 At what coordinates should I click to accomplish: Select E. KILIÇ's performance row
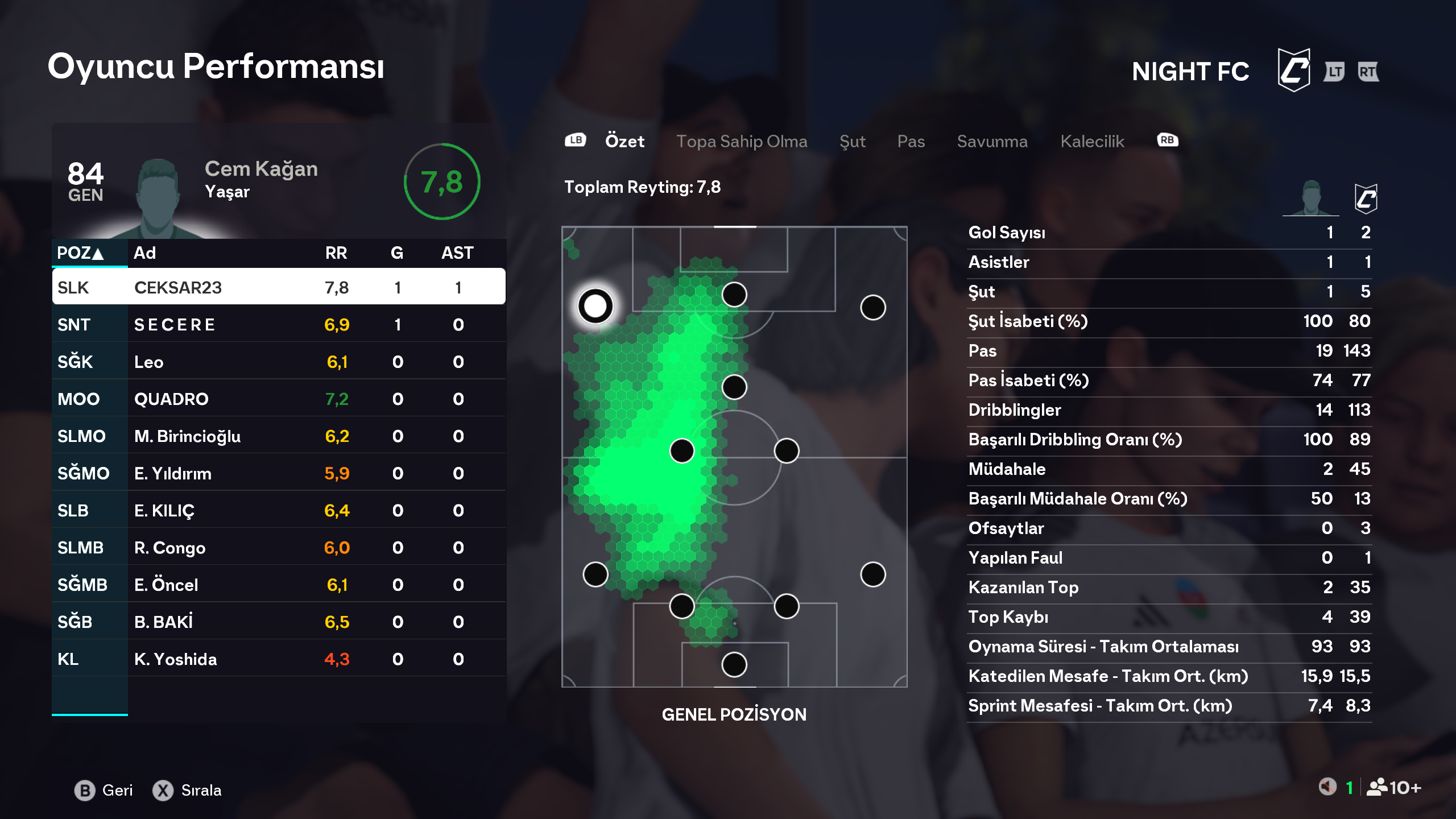[x=279, y=510]
